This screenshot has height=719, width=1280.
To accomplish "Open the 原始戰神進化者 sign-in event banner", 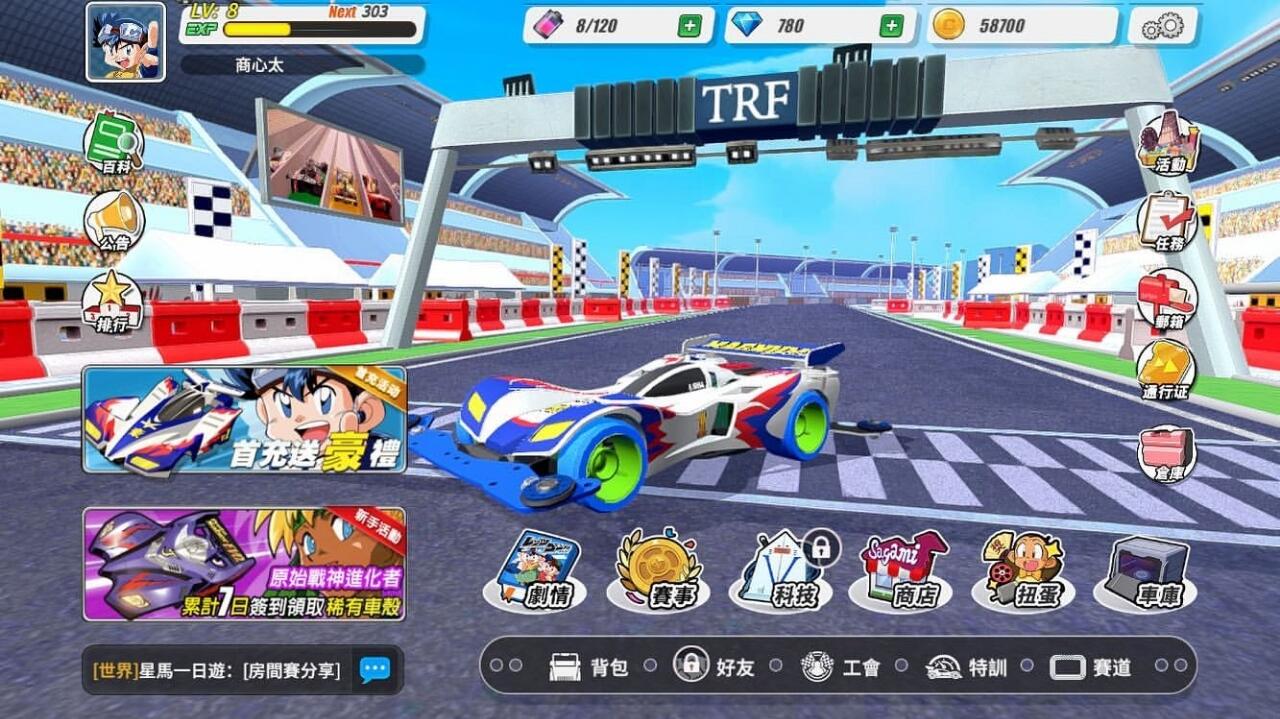I will click(244, 564).
